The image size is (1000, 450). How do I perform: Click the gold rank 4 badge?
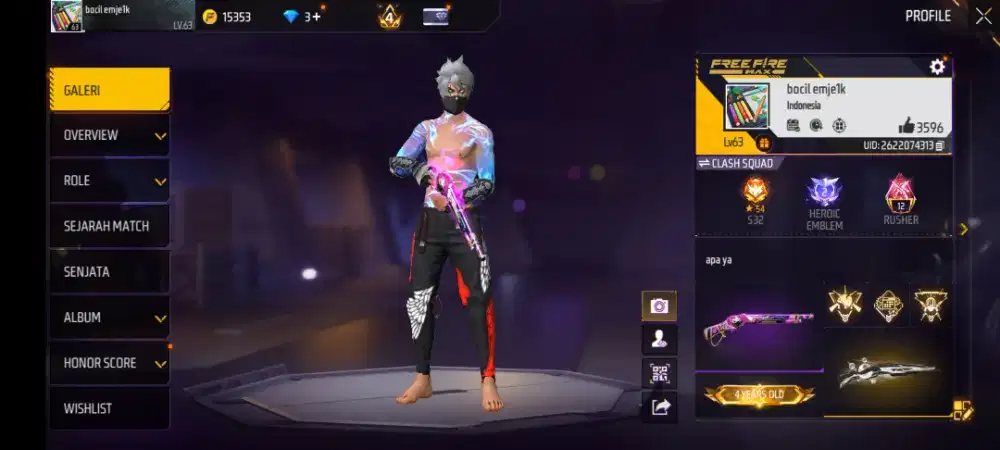click(x=389, y=17)
